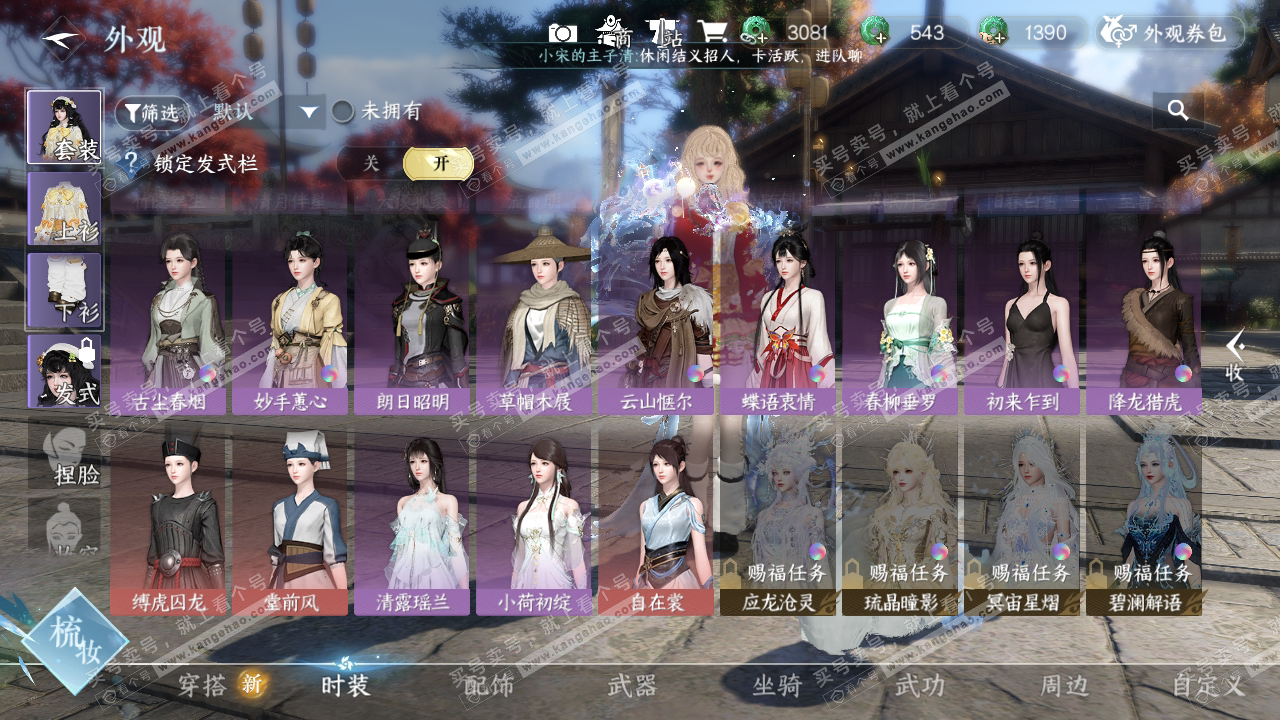
Task: Choose the 草帽木屐 straw hat outfit
Action: pos(535,320)
